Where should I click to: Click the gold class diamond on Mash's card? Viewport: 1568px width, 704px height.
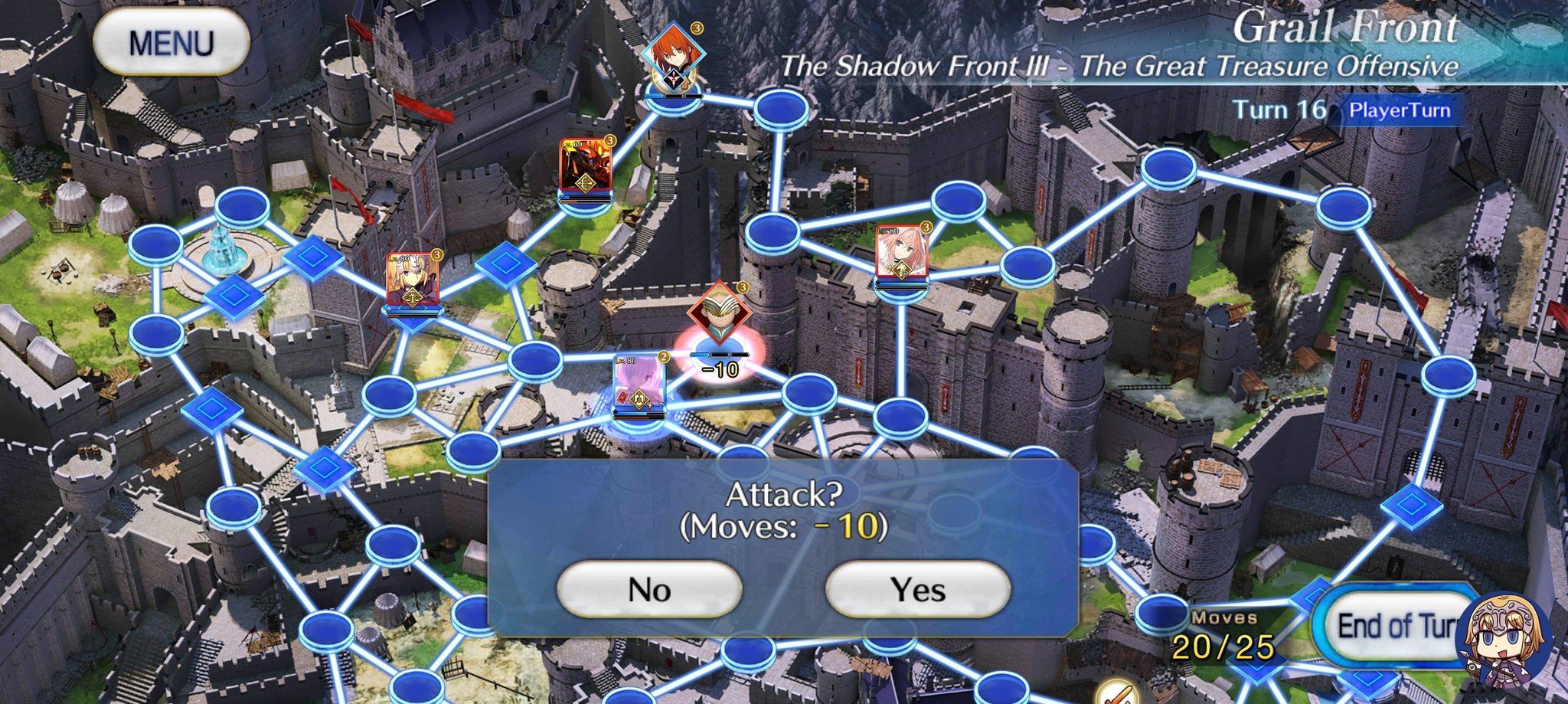(639, 399)
